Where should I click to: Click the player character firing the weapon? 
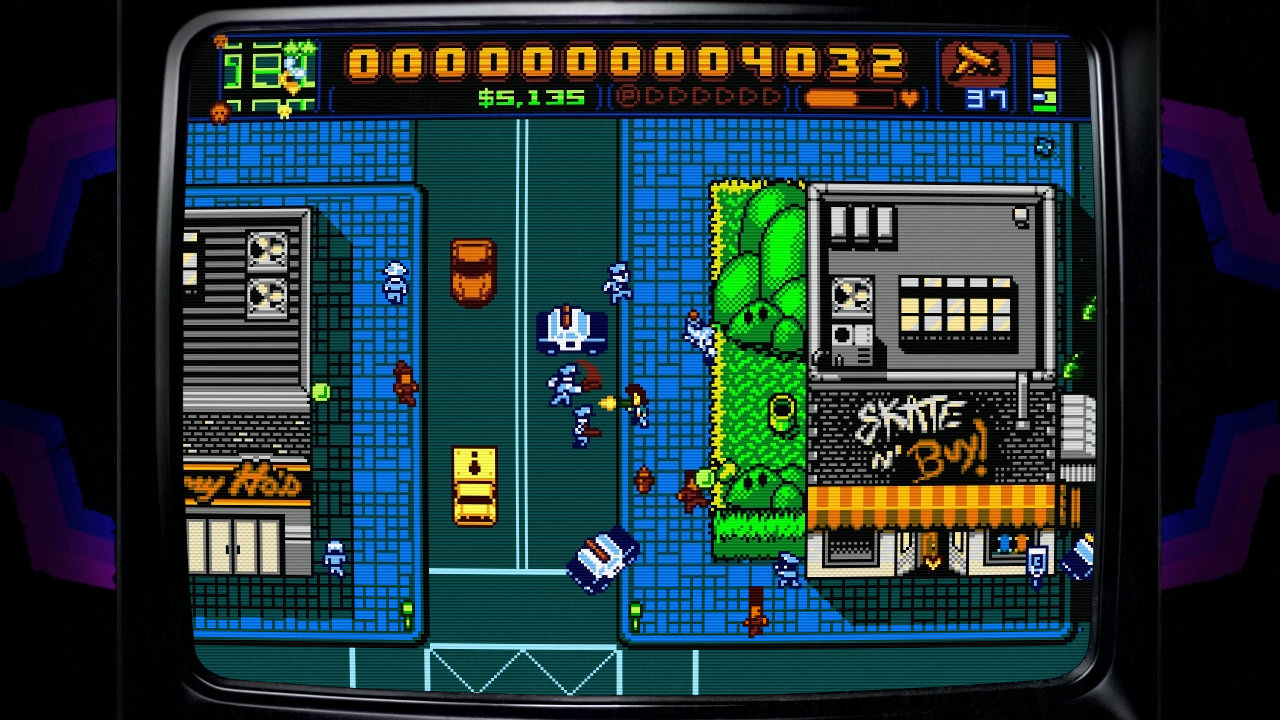tap(636, 404)
